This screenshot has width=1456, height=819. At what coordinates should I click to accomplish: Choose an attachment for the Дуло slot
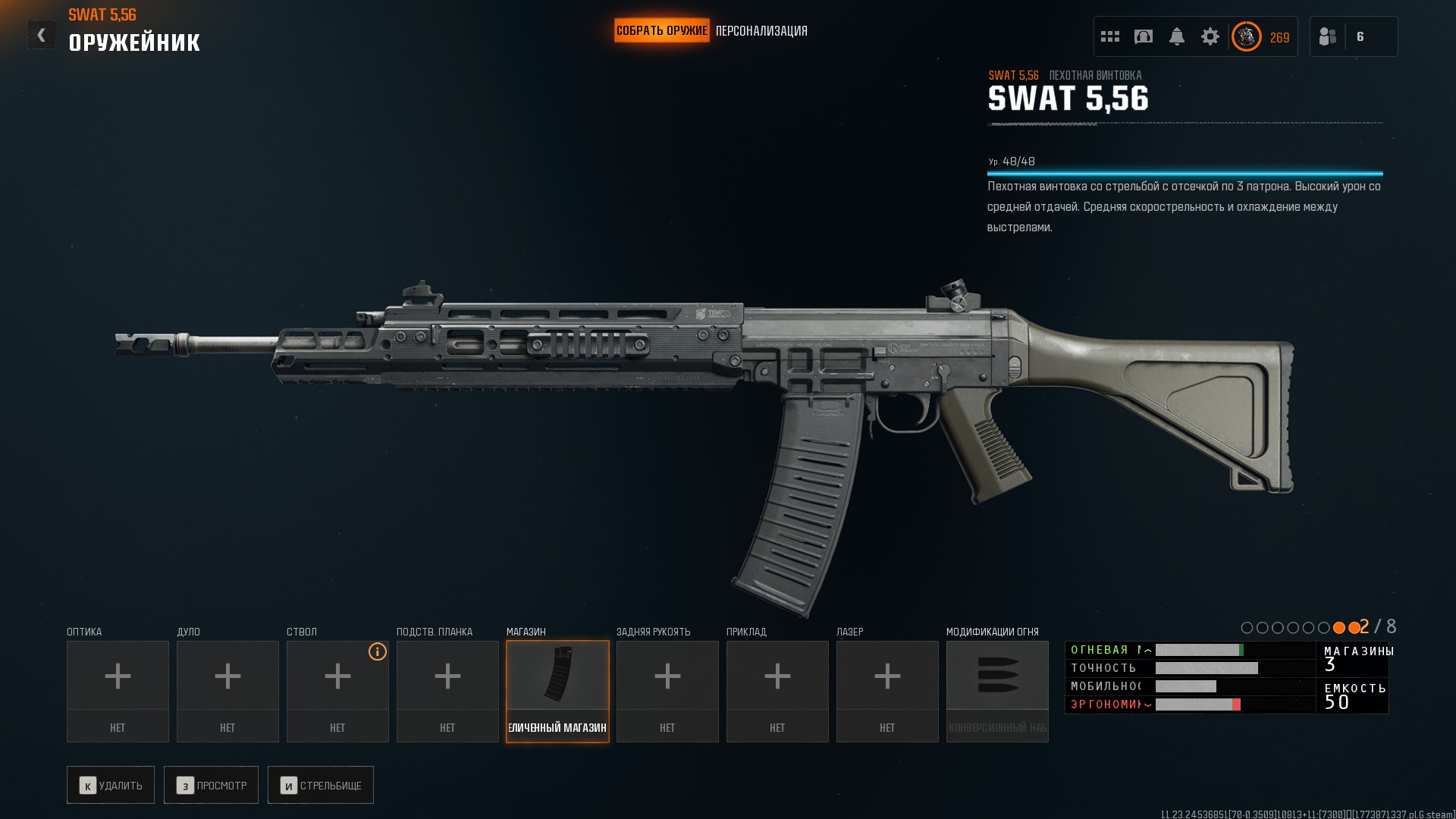pyautogui.click(x=227, y=691)
